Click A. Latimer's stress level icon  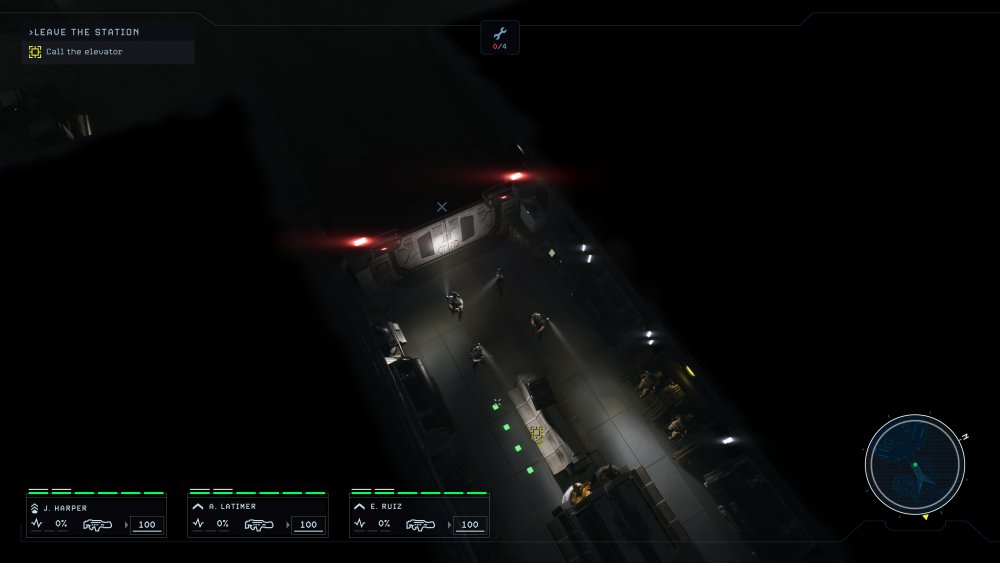pyautogui.click(x=198, y=524)
